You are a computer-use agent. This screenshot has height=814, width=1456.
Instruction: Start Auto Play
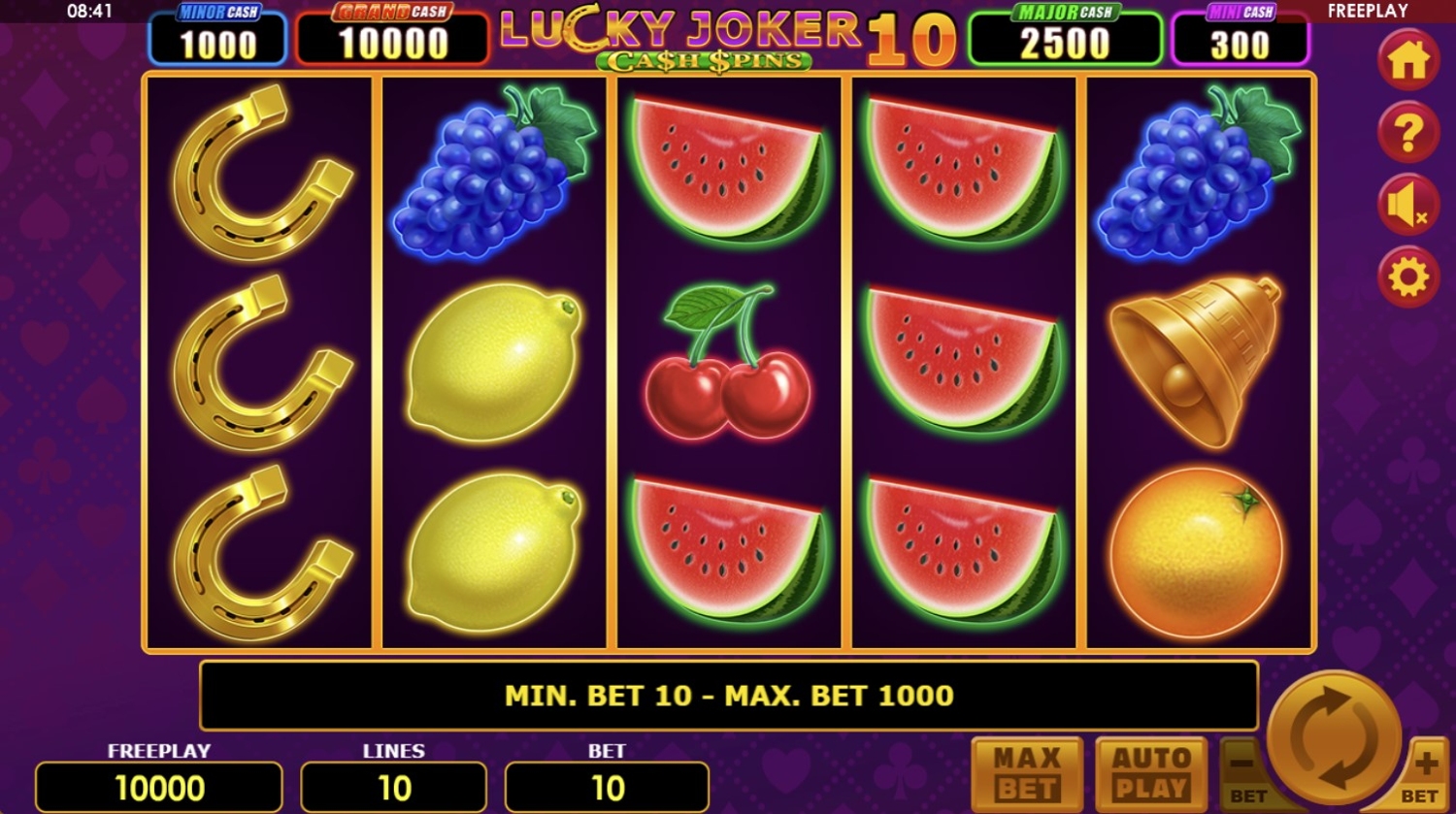tap(1150, 773)
